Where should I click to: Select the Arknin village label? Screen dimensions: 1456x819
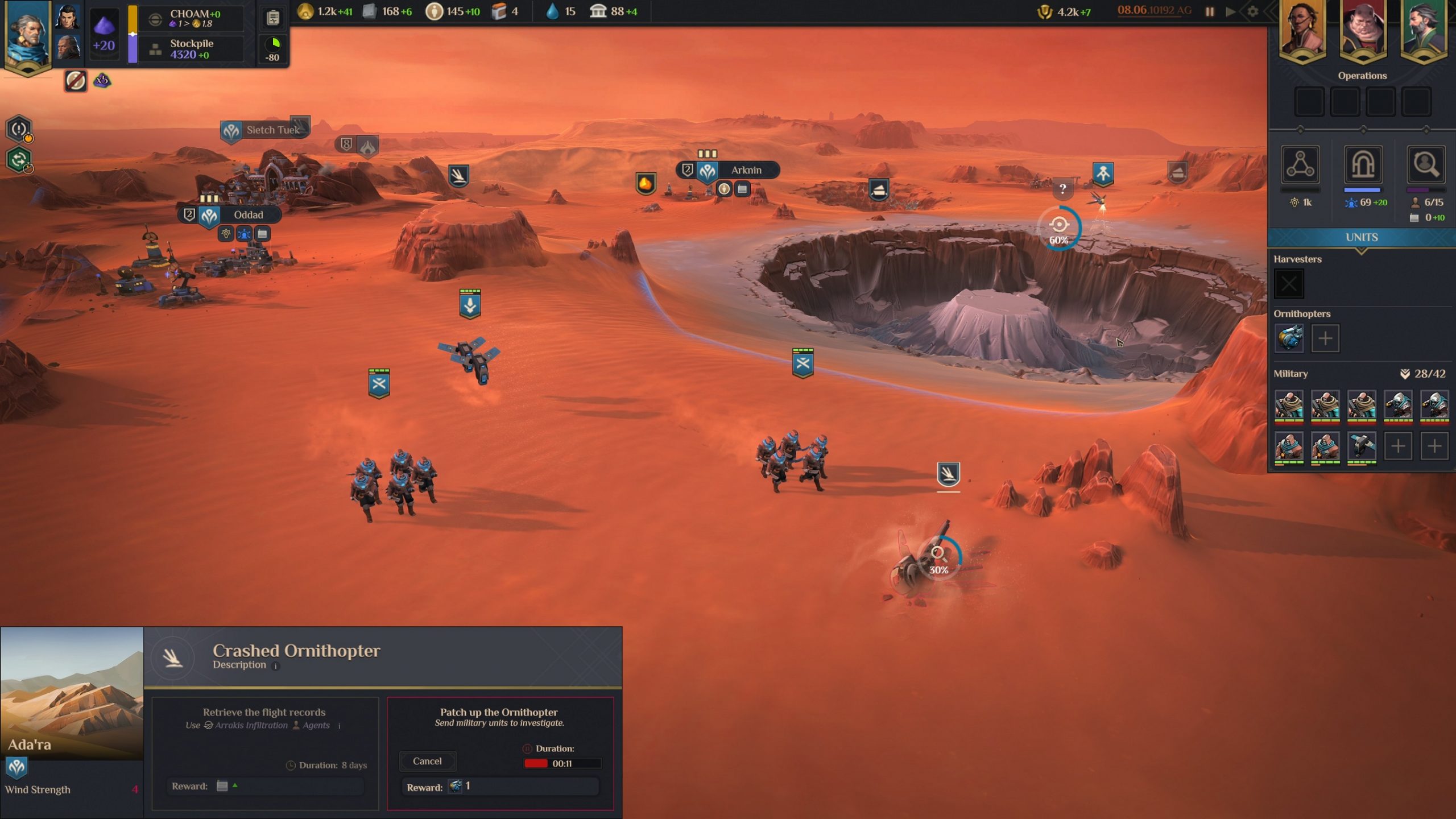coord(745,170)
